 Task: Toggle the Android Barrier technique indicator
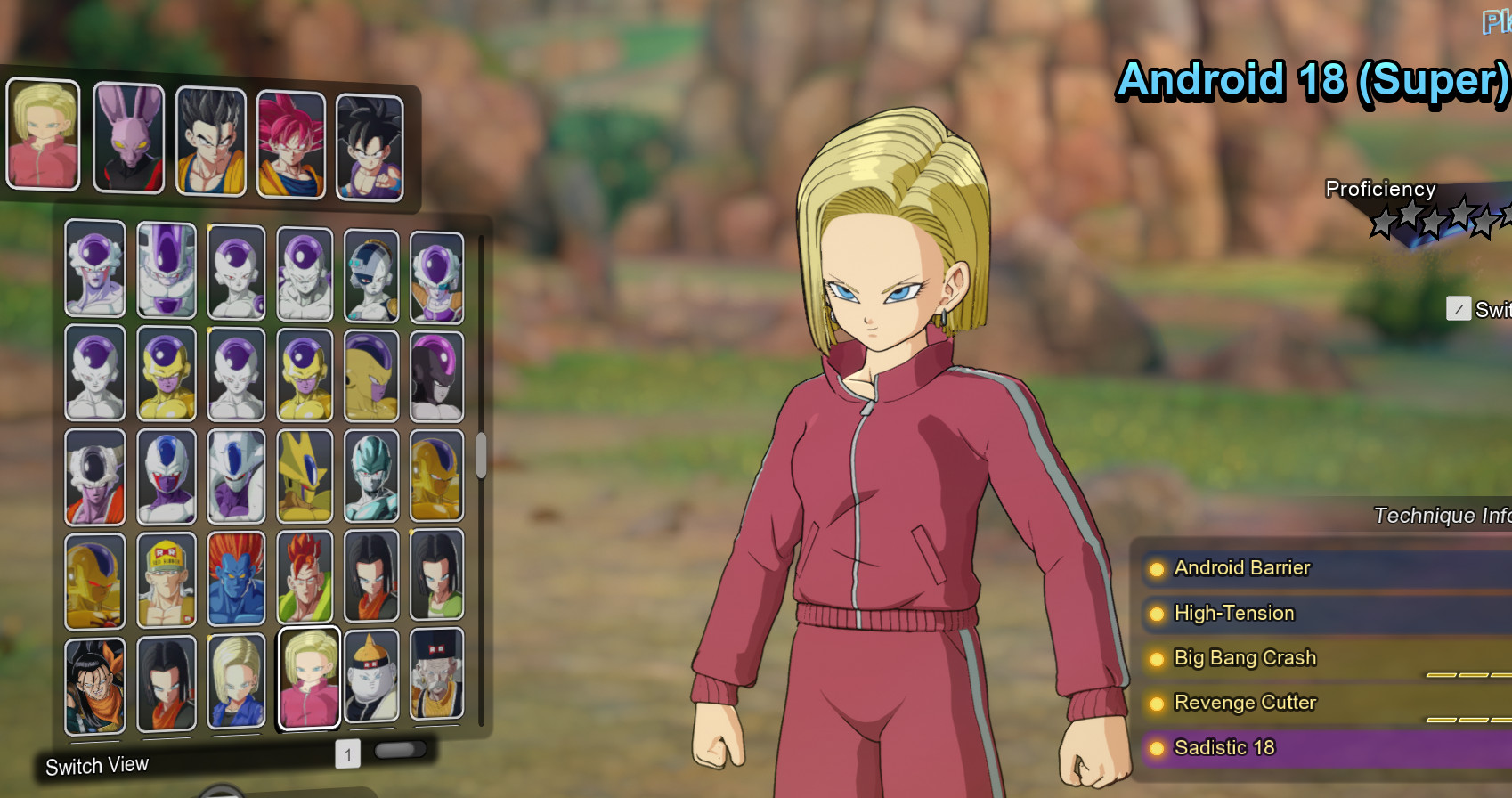(1156, 568)
